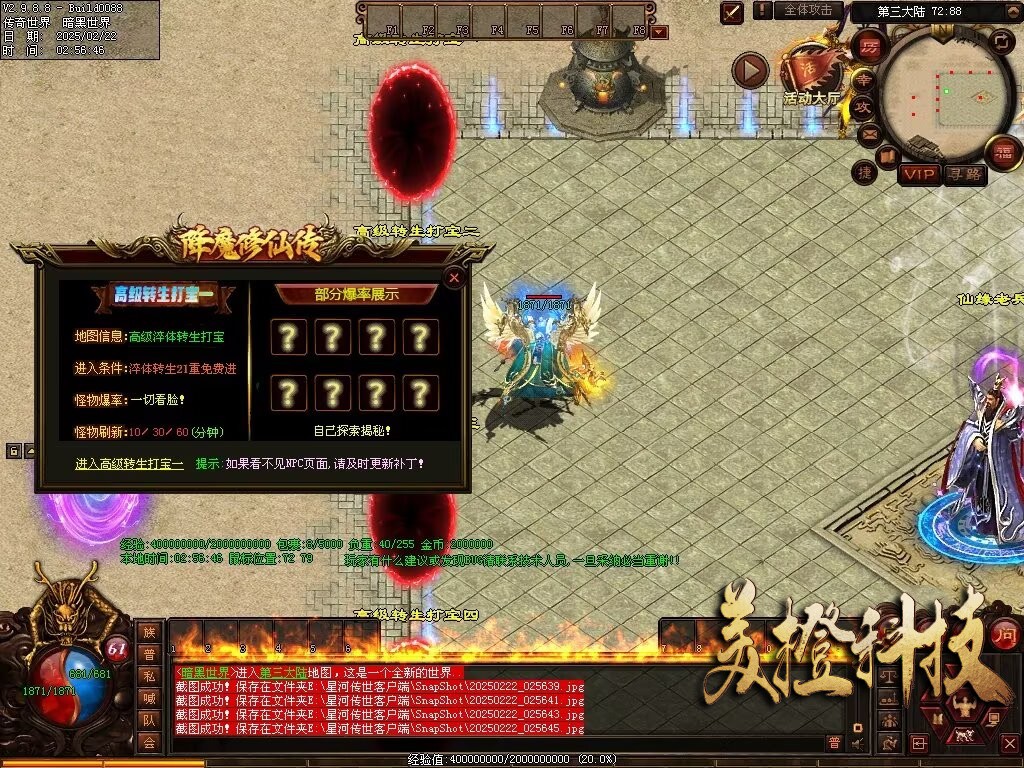Activate 寻路 pathfinding button
This screenshot has width=1024, height=768.
coord(965,174)
